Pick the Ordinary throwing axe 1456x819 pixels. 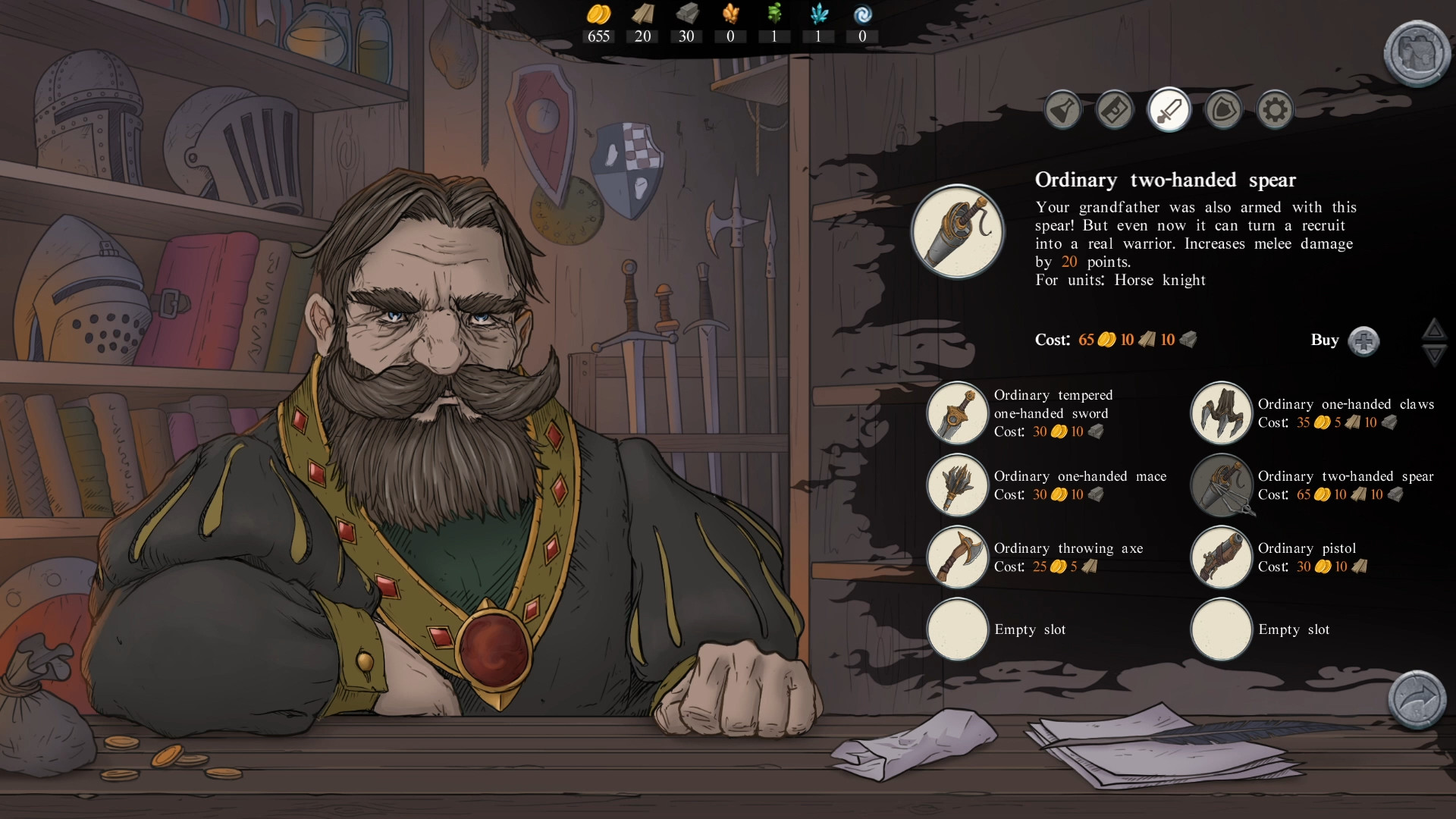tap(958, 557)
